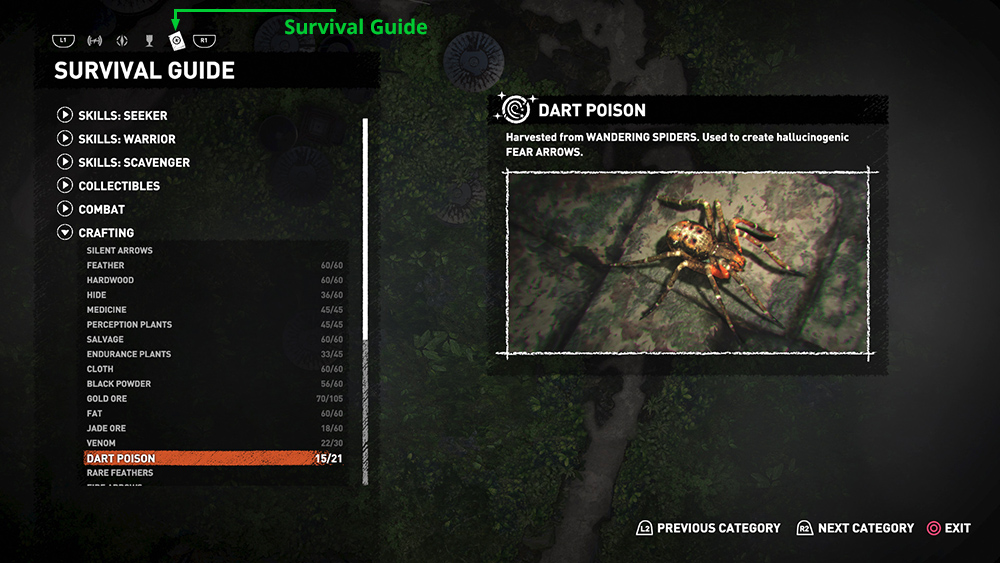Show the Hide resource entry

click(97, 296)
